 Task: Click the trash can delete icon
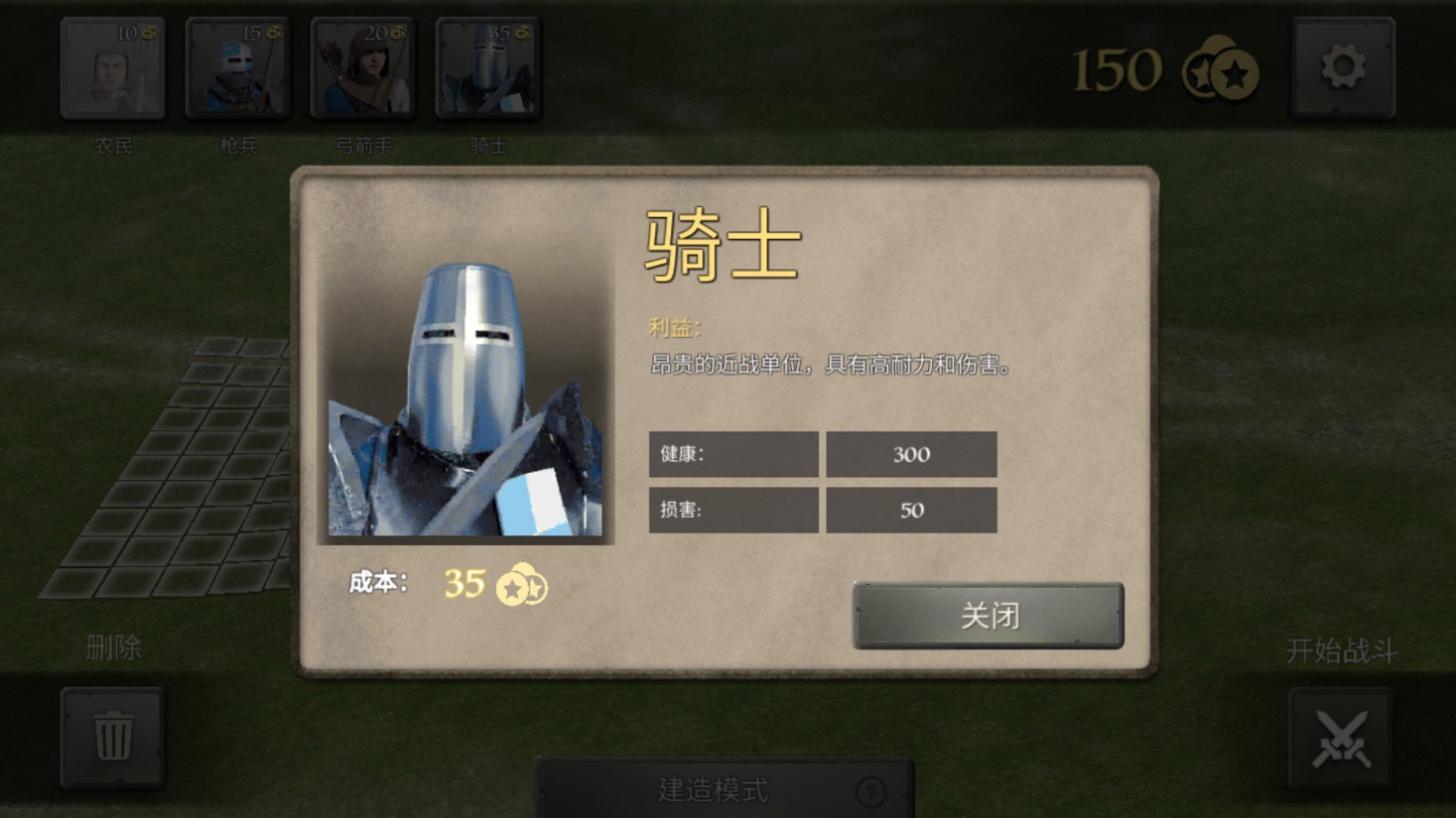click(112, 737)
